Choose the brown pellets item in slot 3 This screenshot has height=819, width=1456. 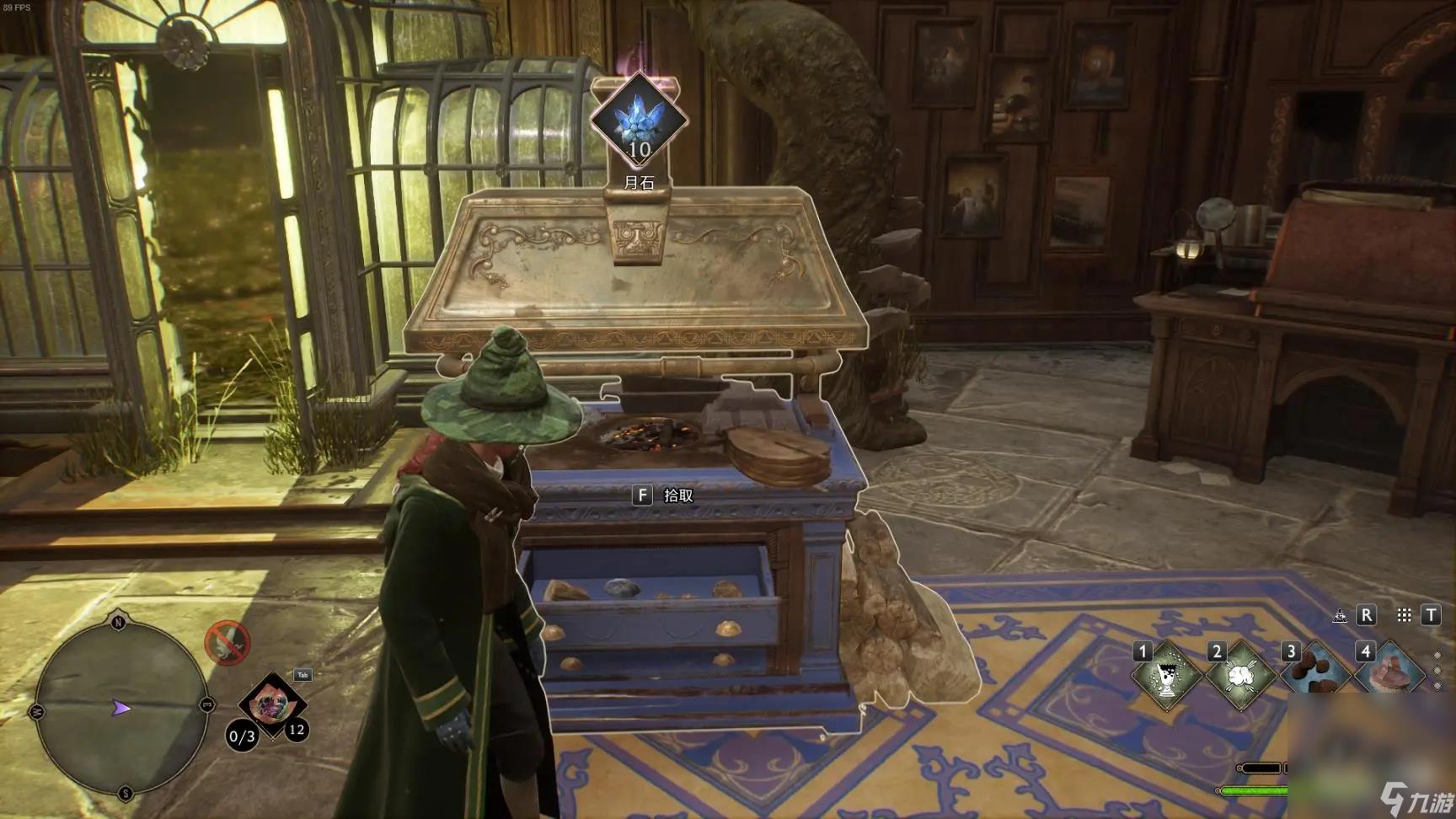pyautogui.click(x=1314, y=674)
